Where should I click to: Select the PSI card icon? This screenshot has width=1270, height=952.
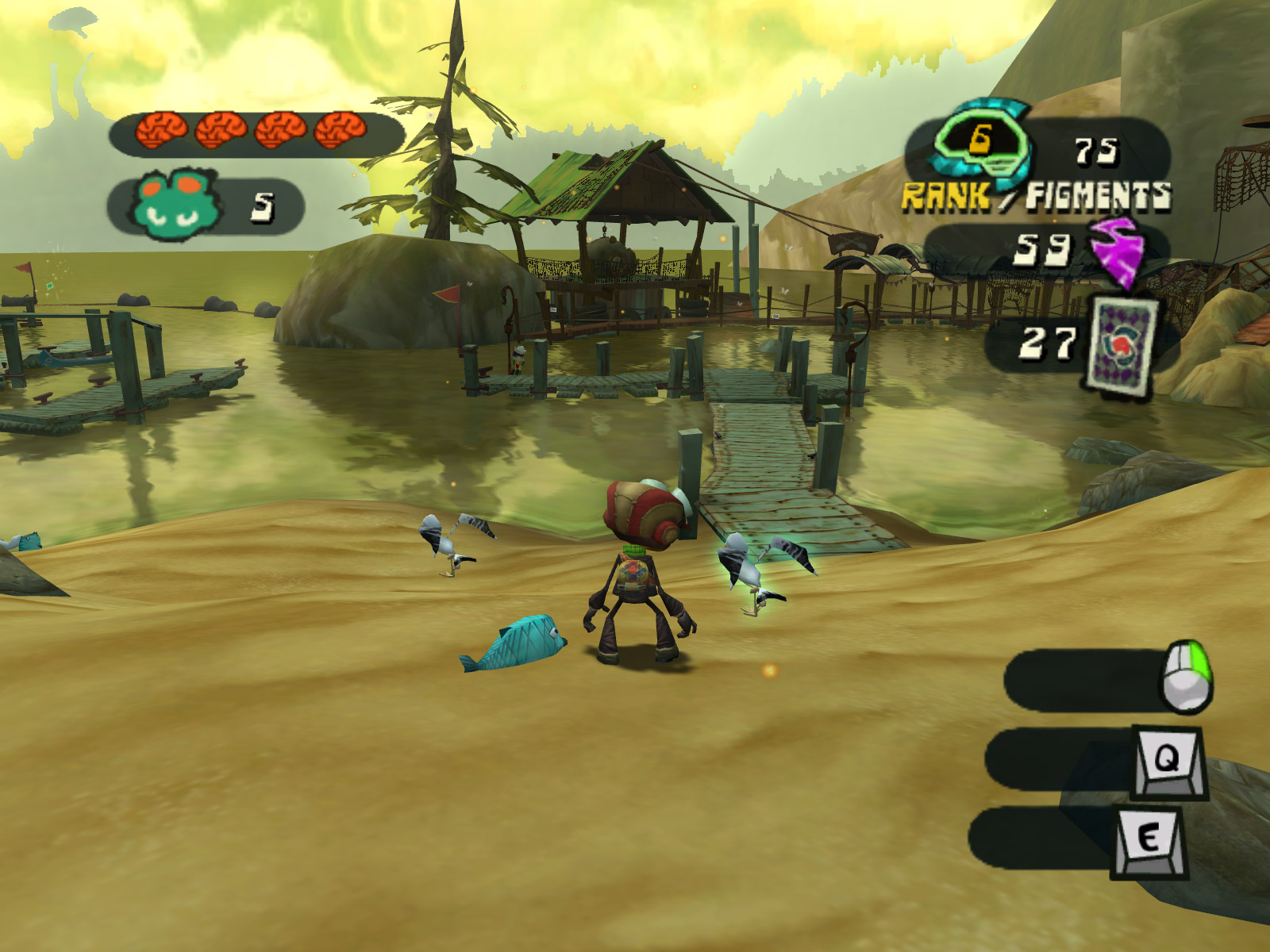tap(1120, 345)
